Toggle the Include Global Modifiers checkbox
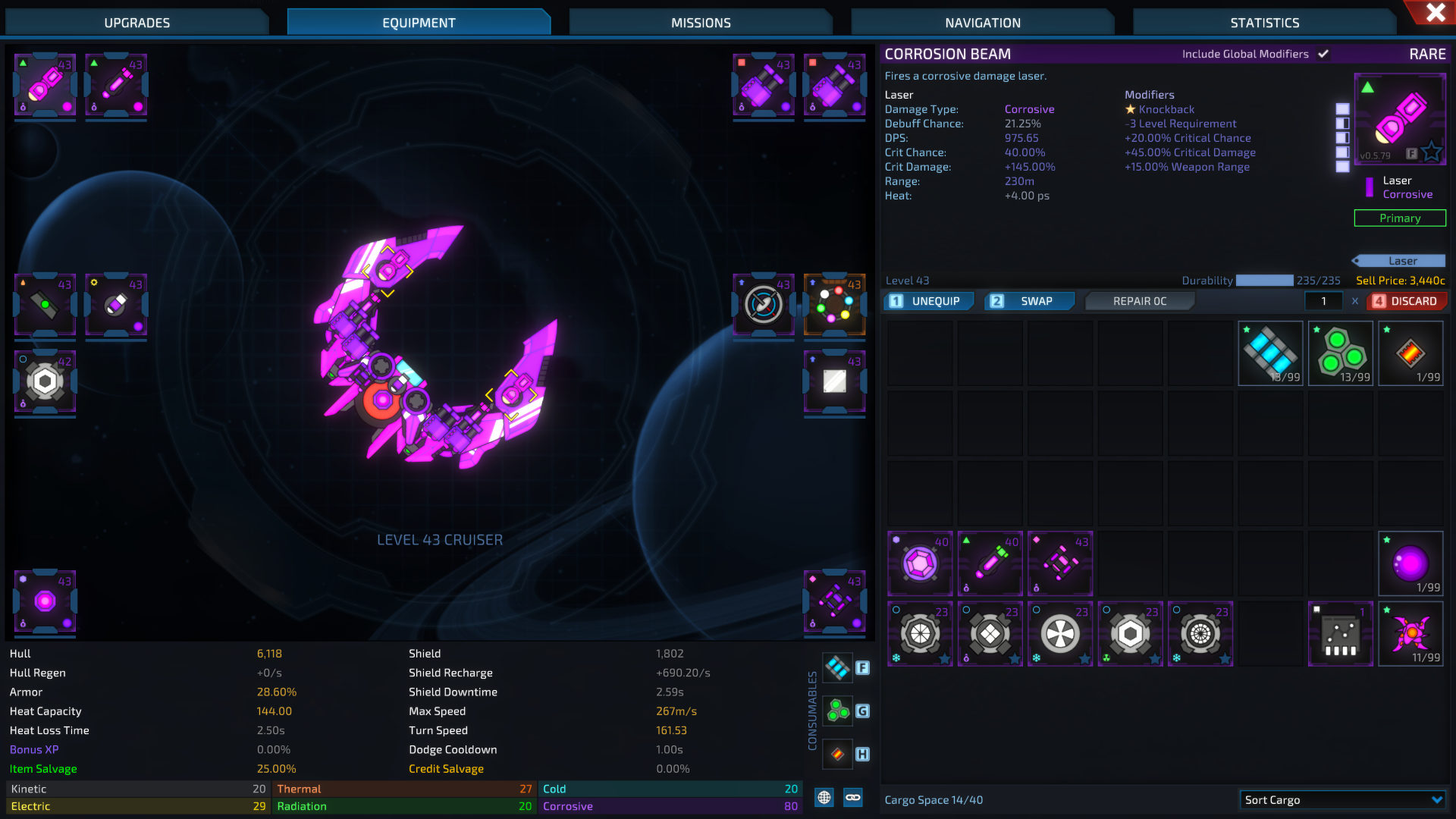The image size is (1456, 819). pyautogui.click(x=1324, y=54)
